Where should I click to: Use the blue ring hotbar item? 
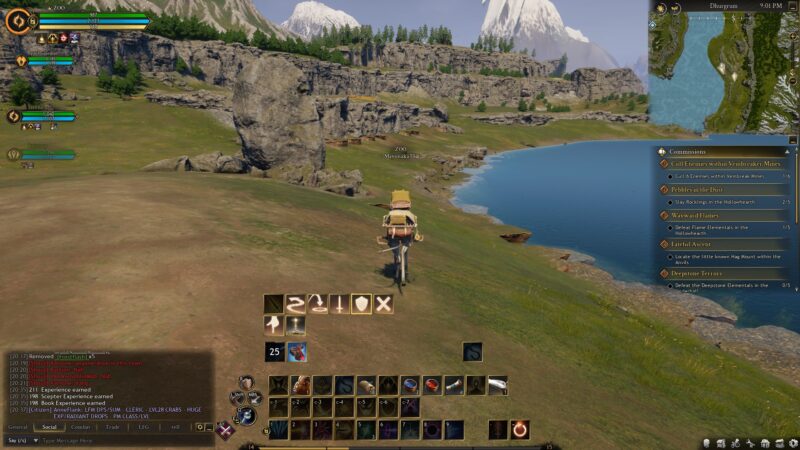tap(410, 385)
